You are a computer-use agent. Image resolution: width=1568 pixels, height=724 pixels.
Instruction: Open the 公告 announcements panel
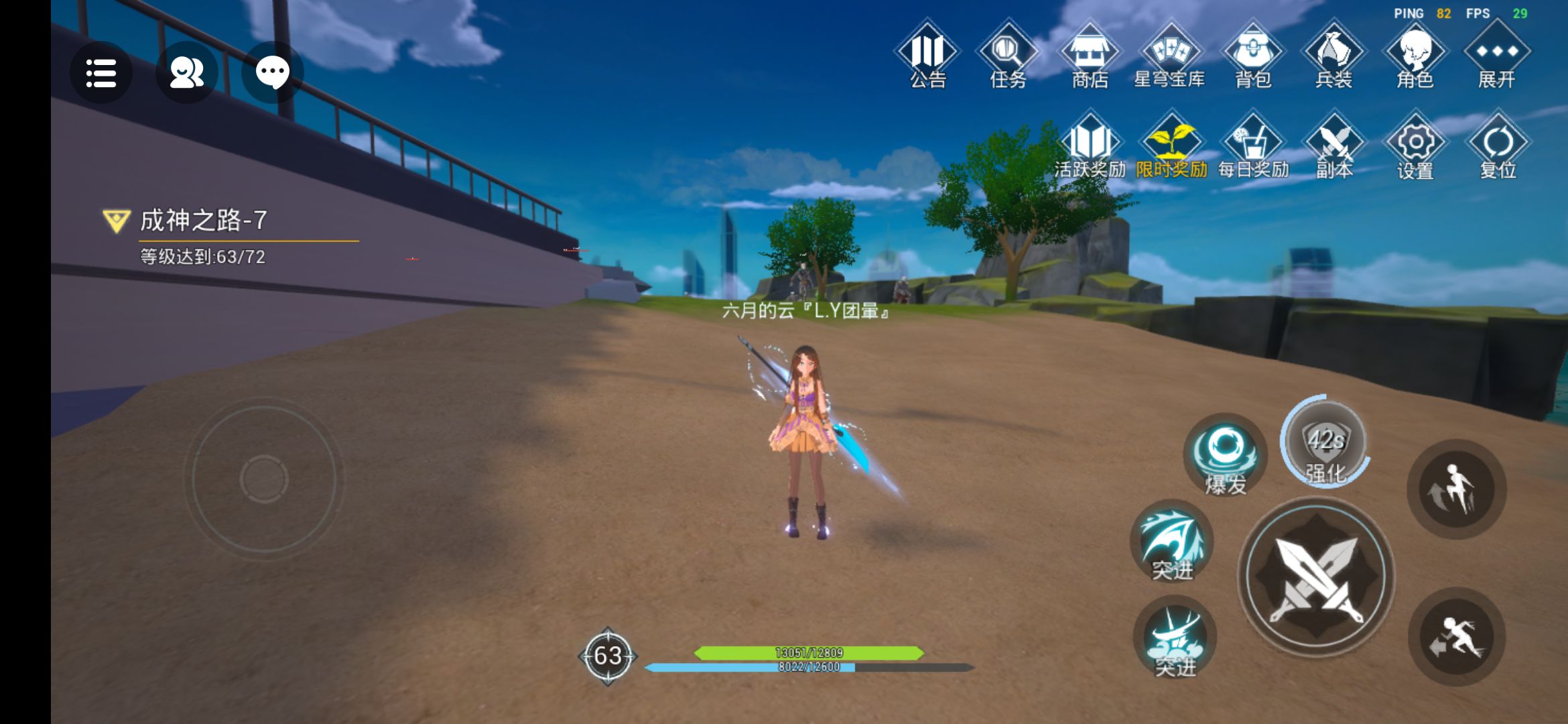(927, 56)
